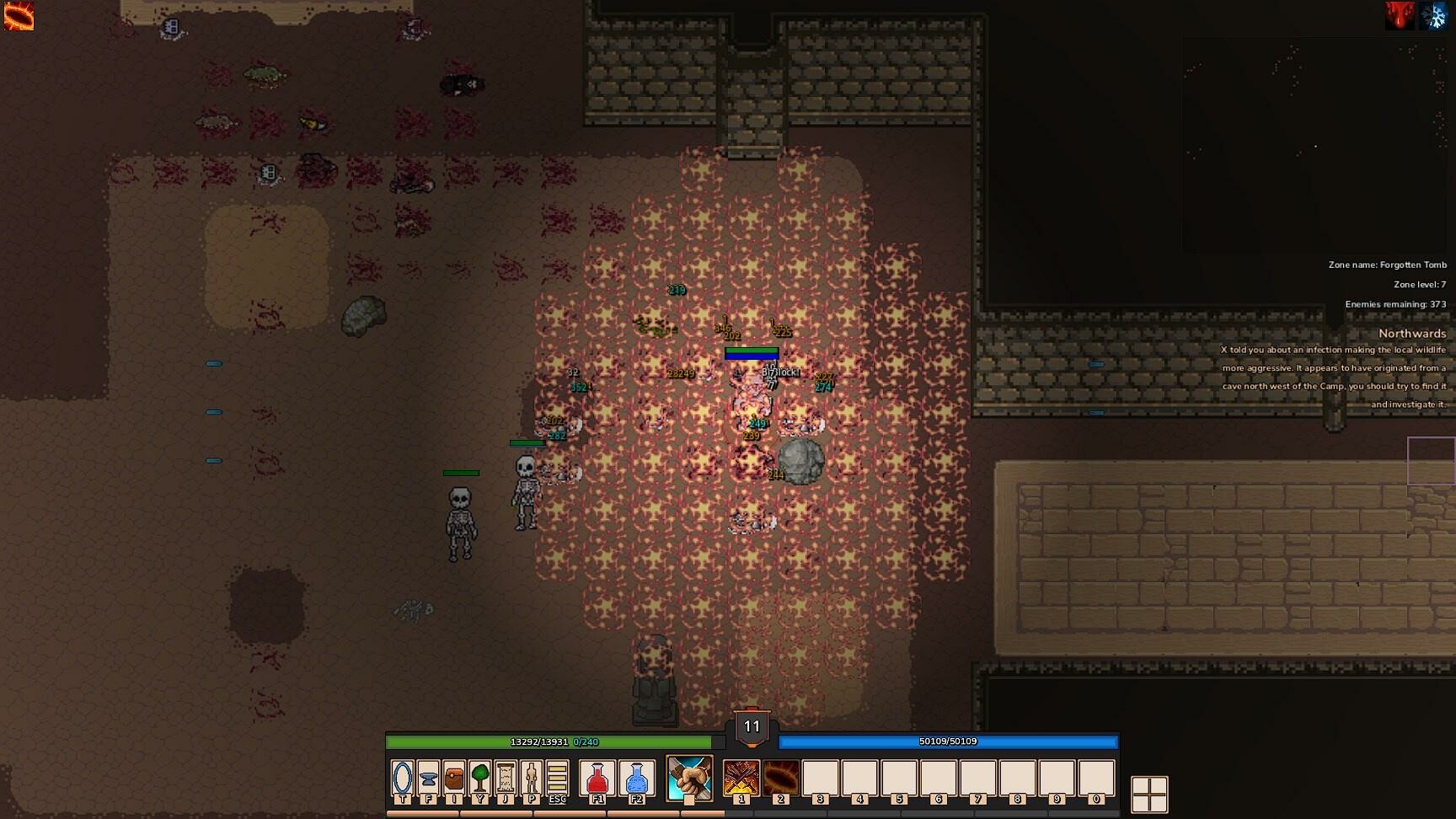Open the forge anvil menu

(428, 779)
